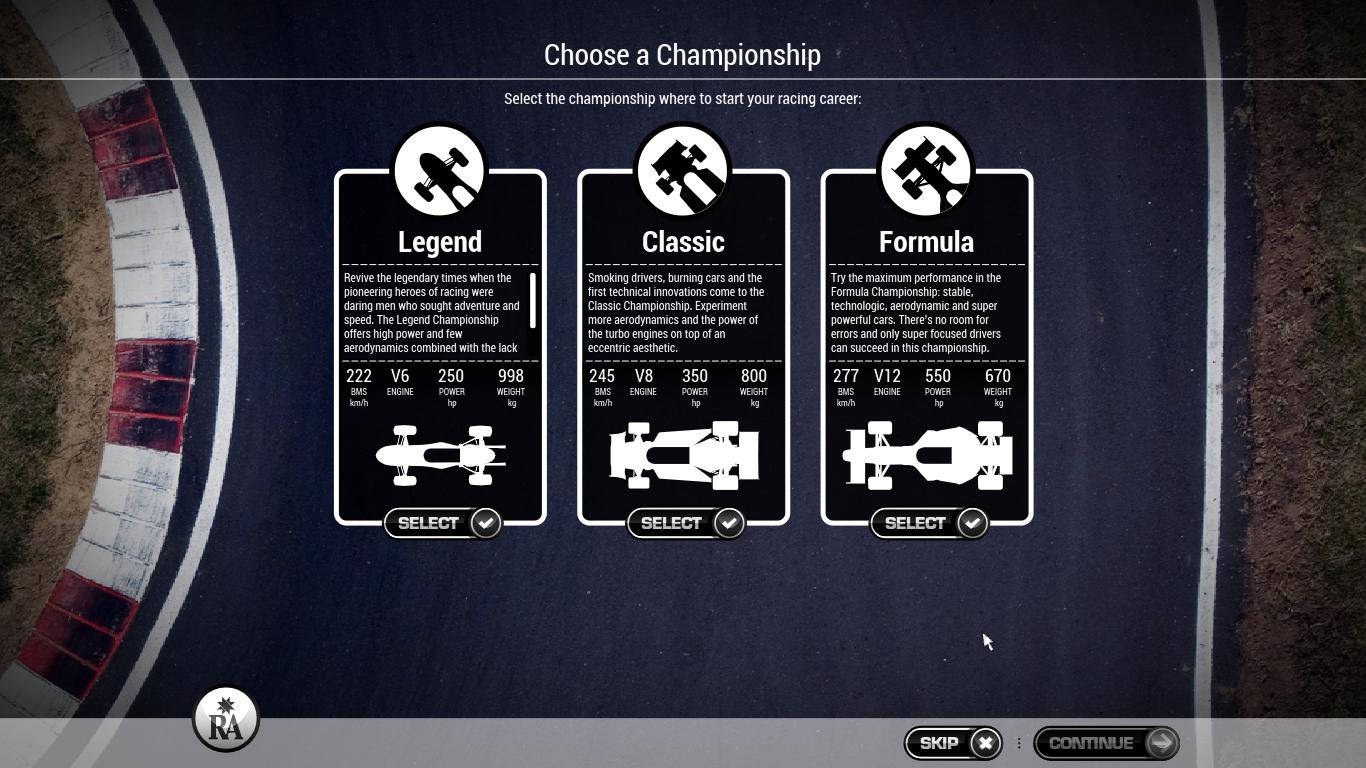Click the Legend top-view car diagram
The width and height of the screenshot is (1366, 768).
tap(440, 455)
